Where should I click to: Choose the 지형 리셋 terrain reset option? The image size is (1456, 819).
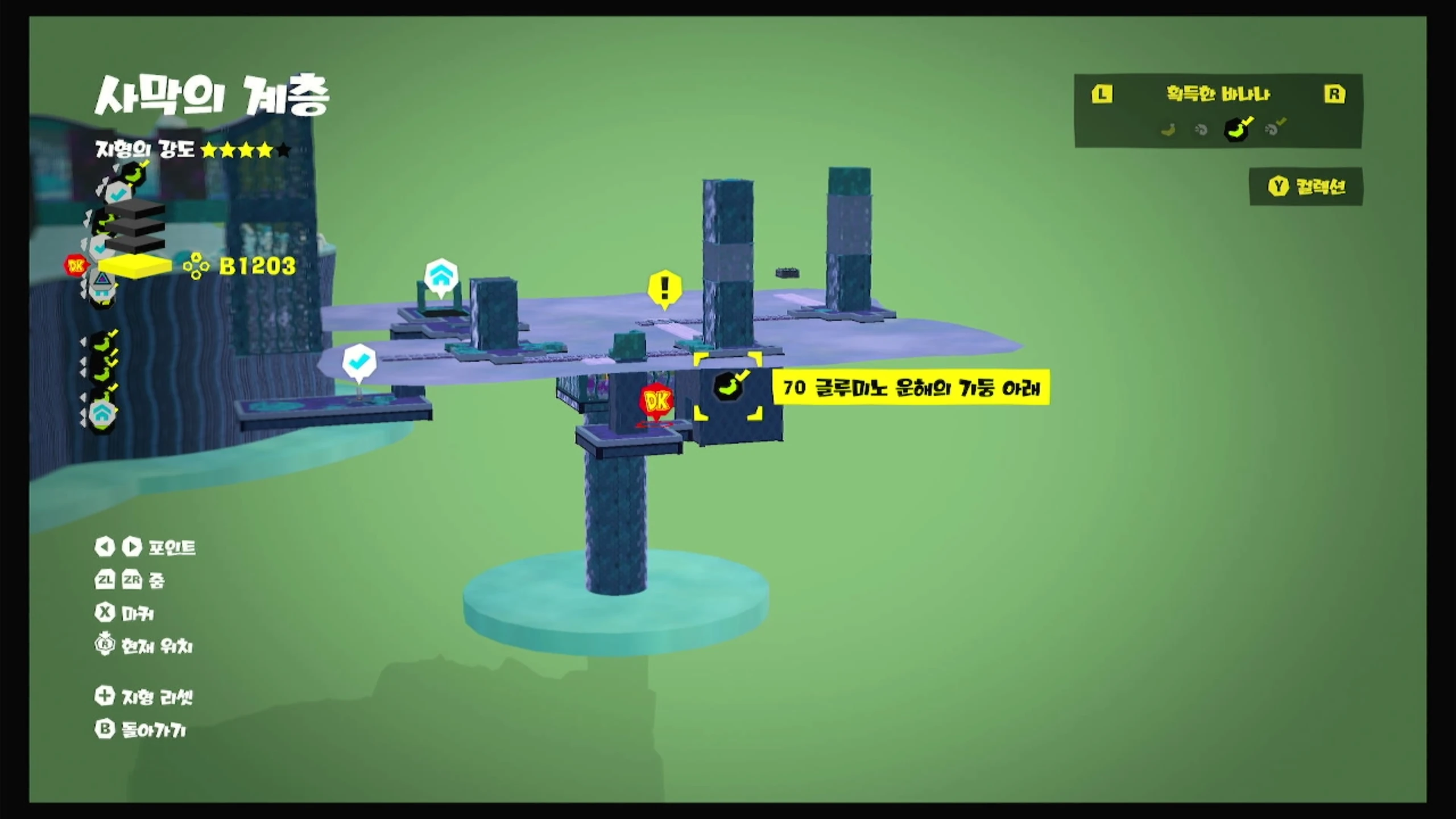pyautogui.click(x=144, y=697)
